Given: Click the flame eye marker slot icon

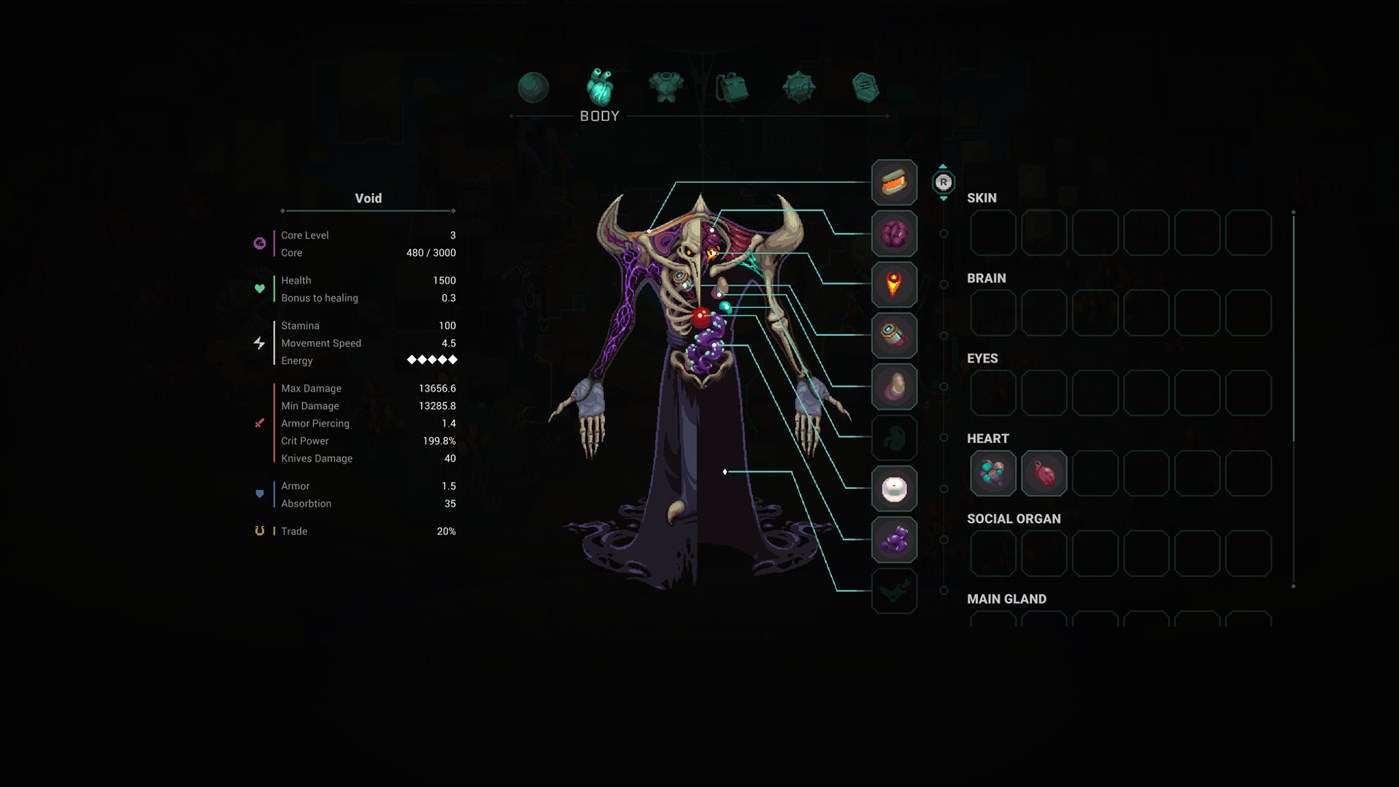Looking at the screenshot, I should coord(894,284).
